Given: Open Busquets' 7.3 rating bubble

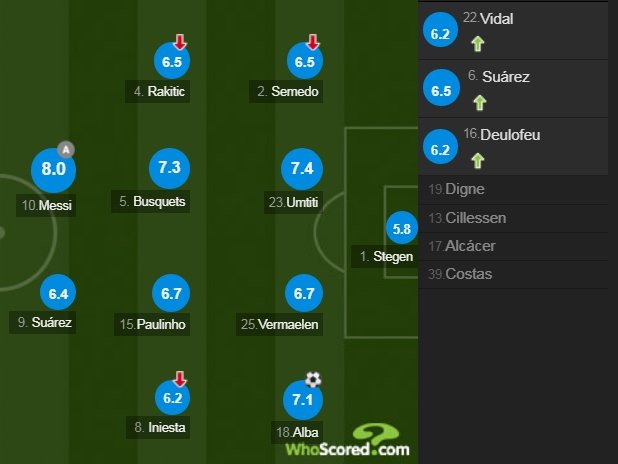Looking at the screenshot, I should [x=168, y=168].
